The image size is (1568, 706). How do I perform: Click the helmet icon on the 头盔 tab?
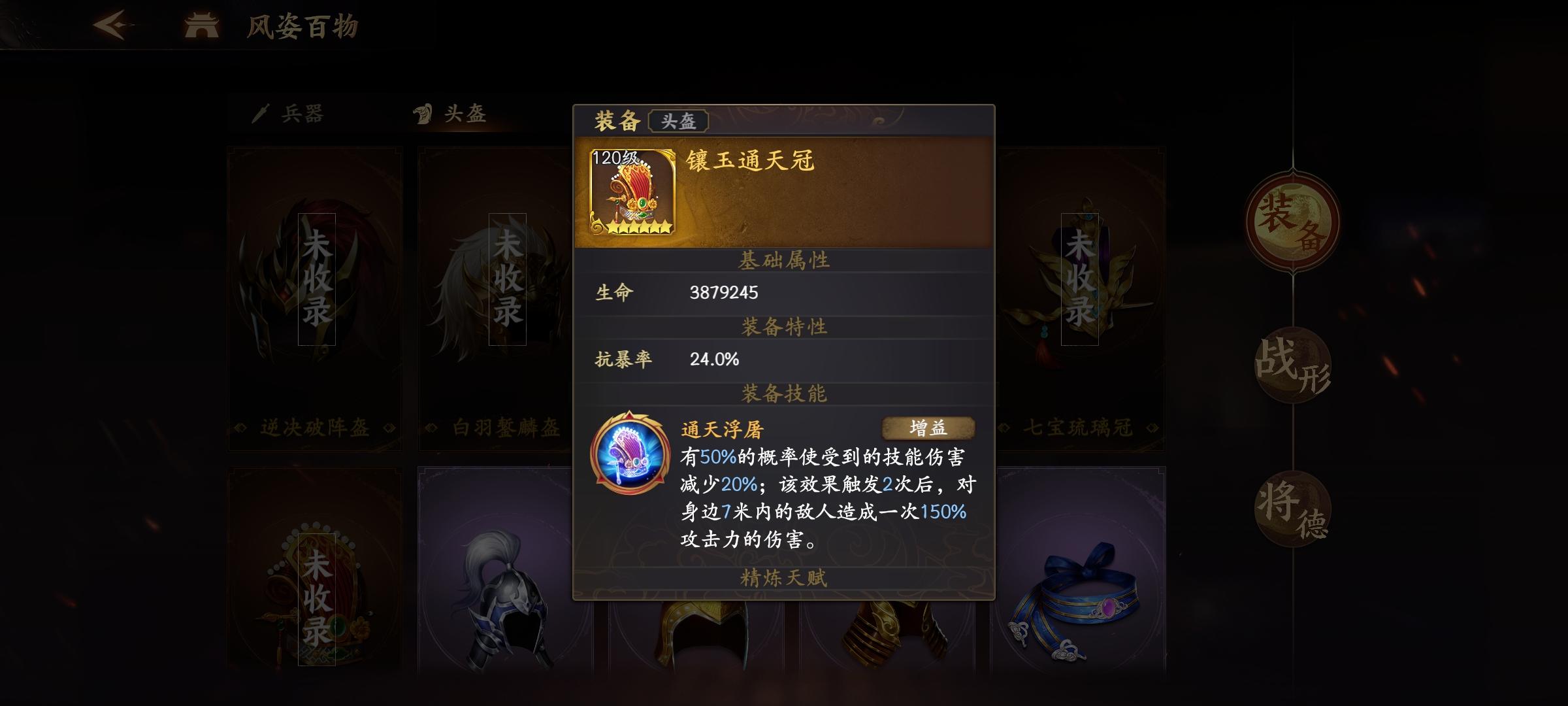click(x=426, y=112)
